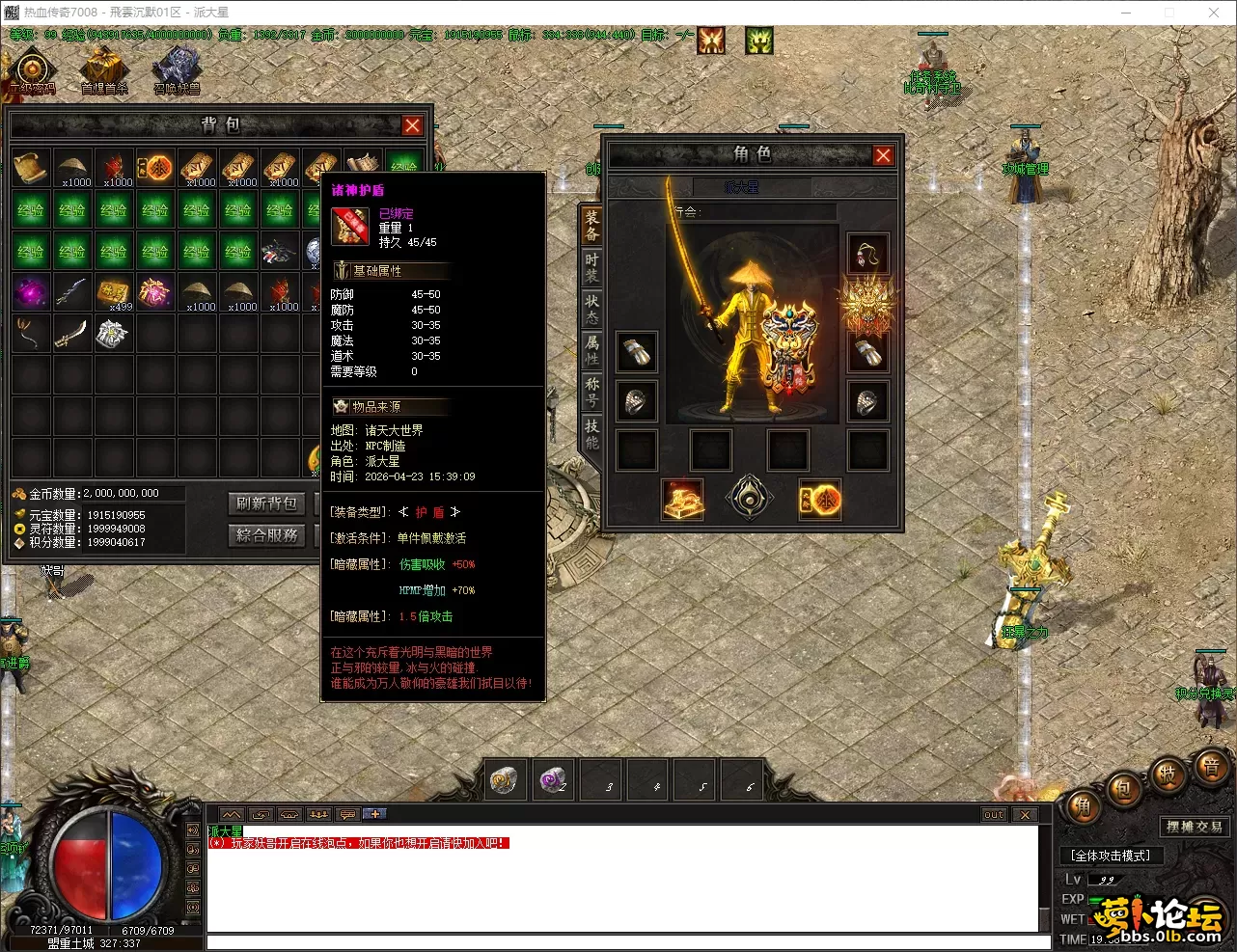Click the chat text input field

[x=627, y=942]
